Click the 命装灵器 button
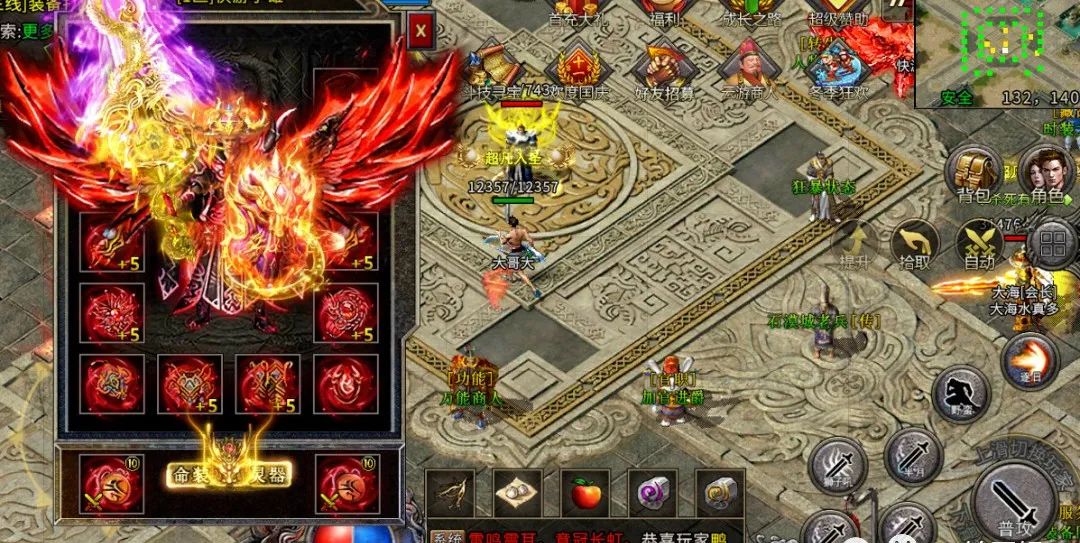The width and height of the screenshot is (1080, 543). (228, 472)
